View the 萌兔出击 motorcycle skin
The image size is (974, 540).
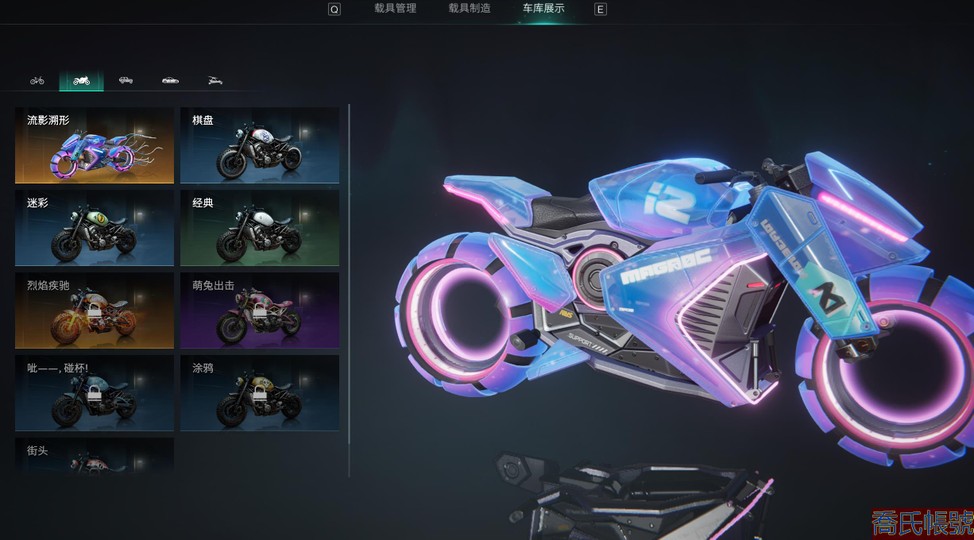pyautogui.click(x=260, y=311)
